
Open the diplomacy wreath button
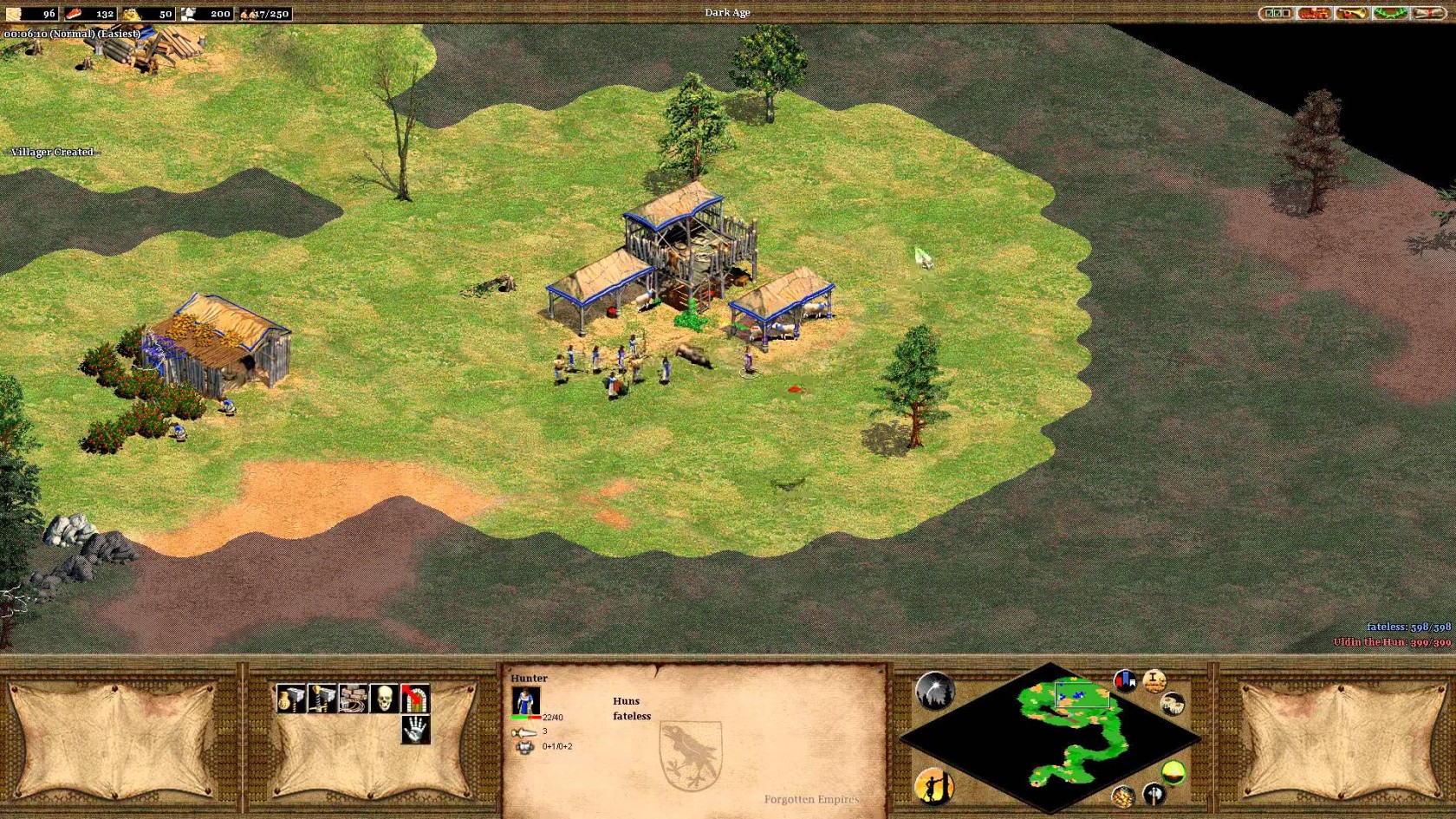coord(1390,13)
